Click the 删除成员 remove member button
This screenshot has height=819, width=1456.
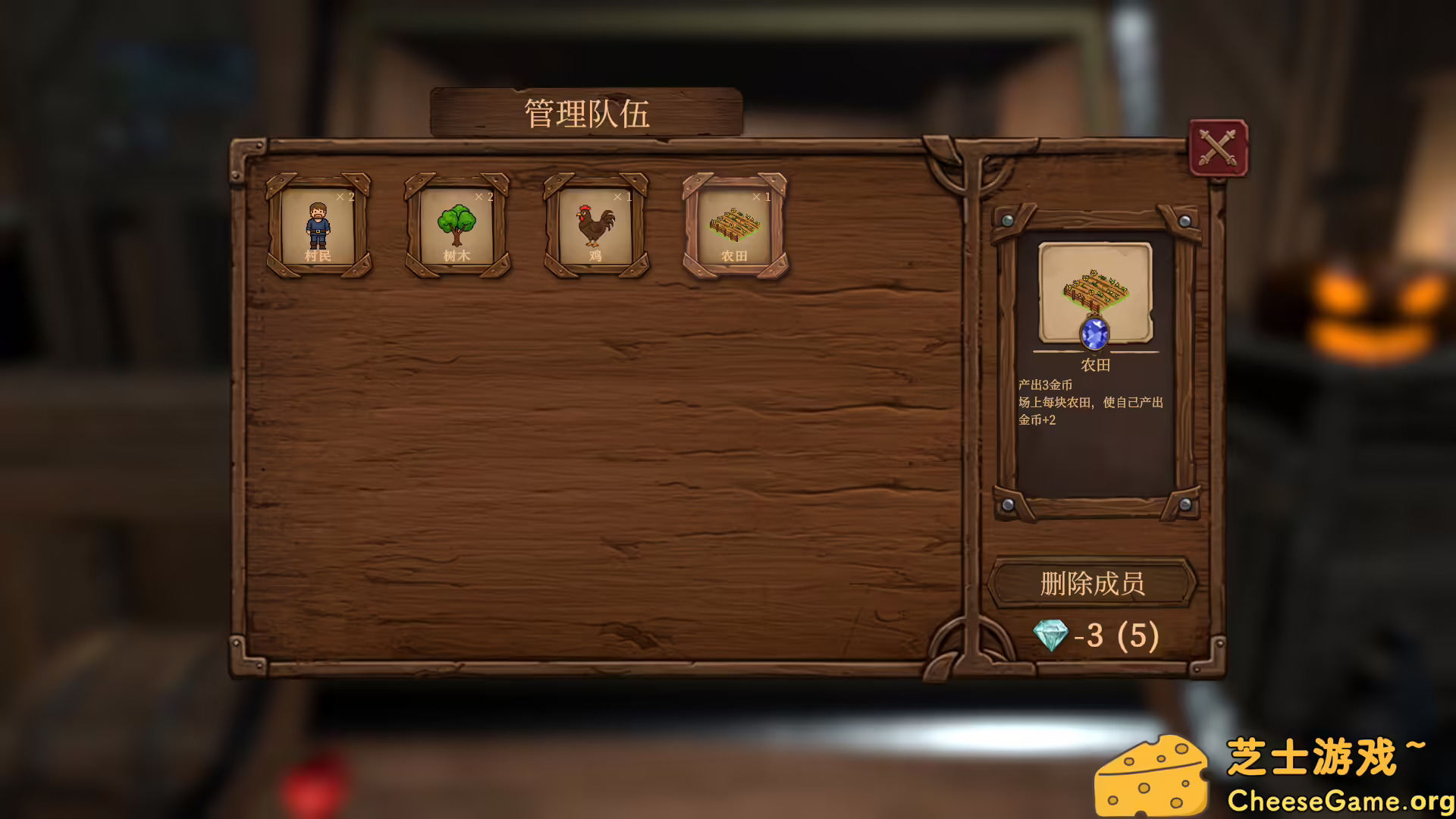click(1092, 583)
